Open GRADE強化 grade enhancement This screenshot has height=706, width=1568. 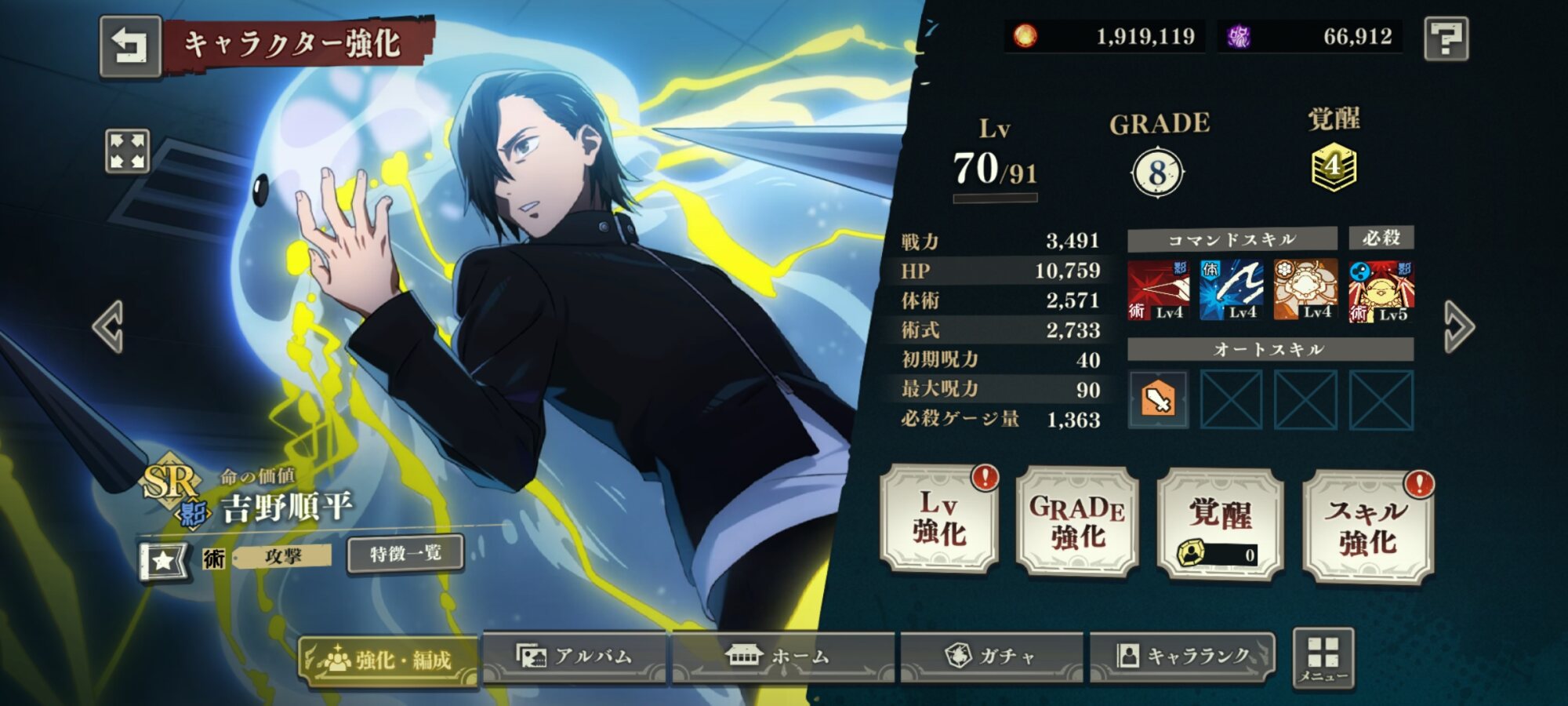coord(1077,522)
